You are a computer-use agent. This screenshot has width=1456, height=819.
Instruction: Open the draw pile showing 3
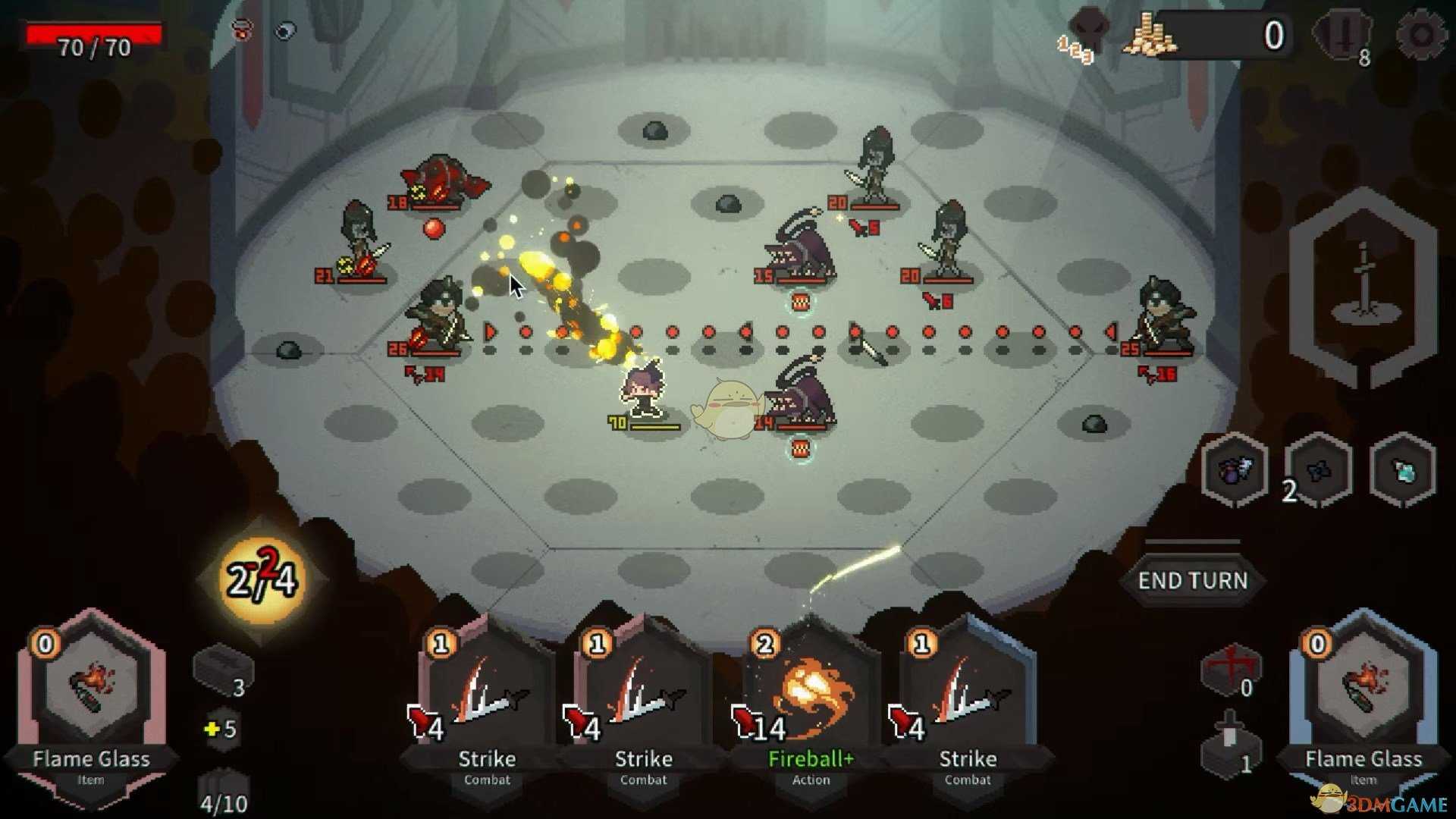tap(223, 671)
